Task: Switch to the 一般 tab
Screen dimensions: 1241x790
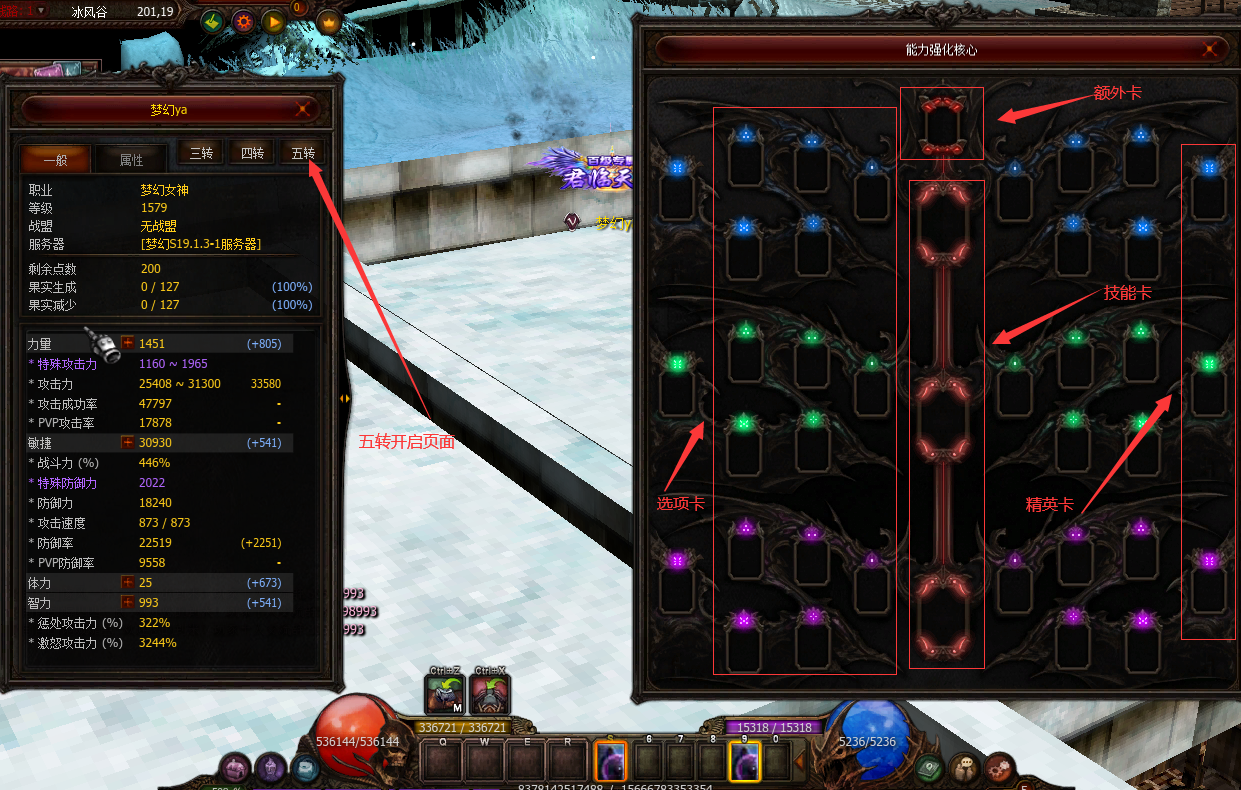Action: 55,159
